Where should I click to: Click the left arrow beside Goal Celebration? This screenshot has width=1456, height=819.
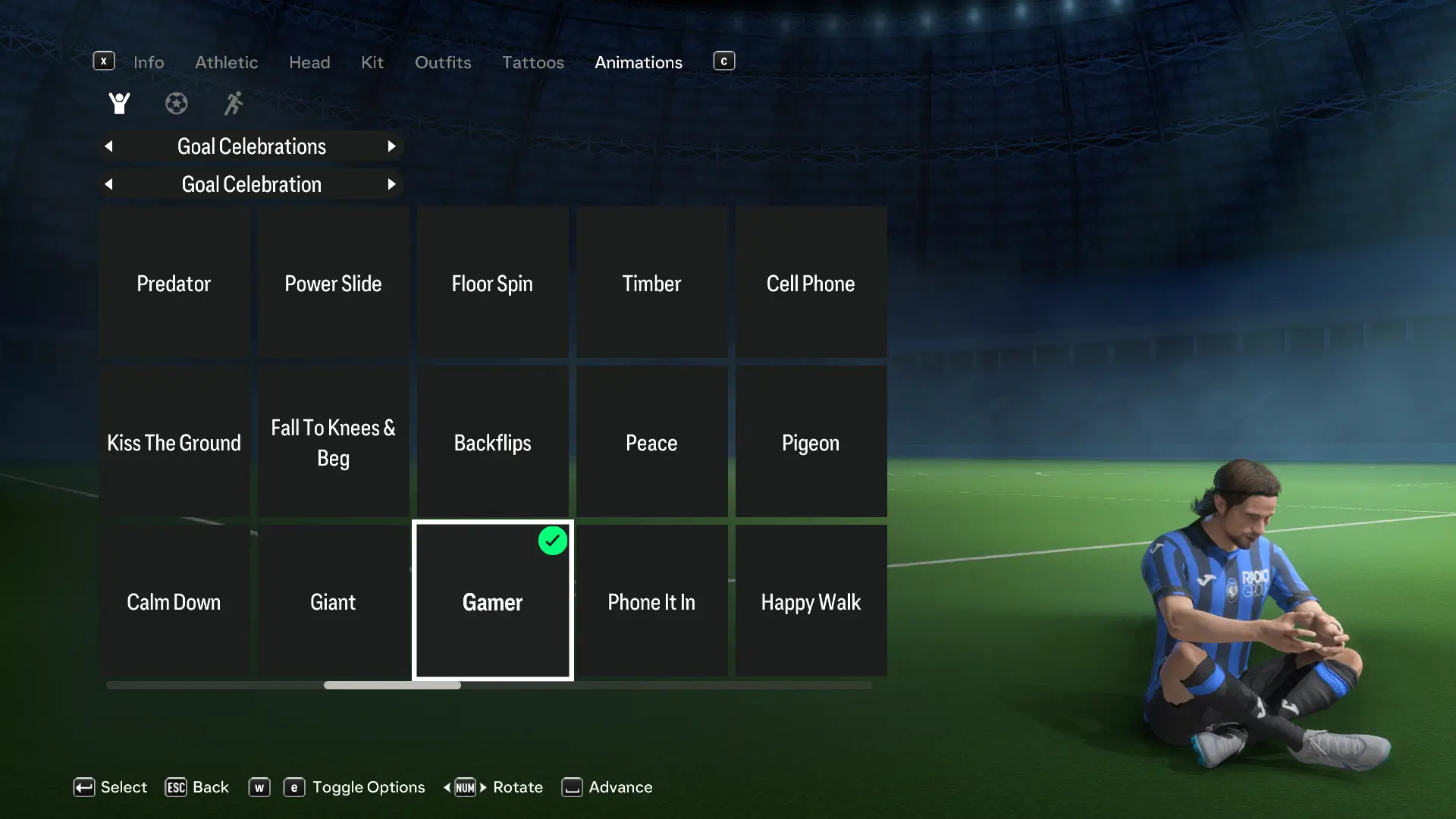(109, 184)
